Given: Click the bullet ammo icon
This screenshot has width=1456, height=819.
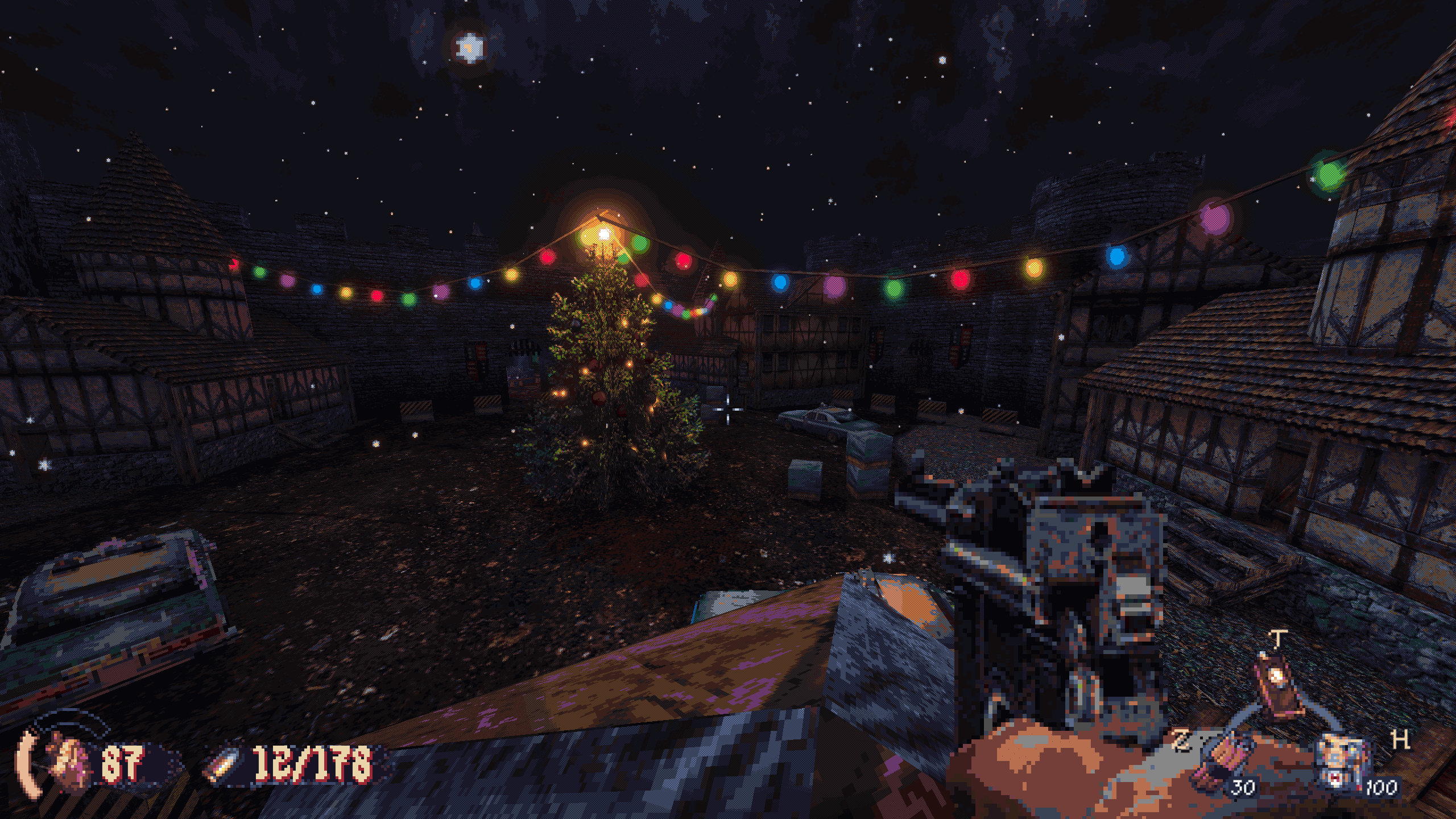Looking at the screenshot, I should point(224,765).
